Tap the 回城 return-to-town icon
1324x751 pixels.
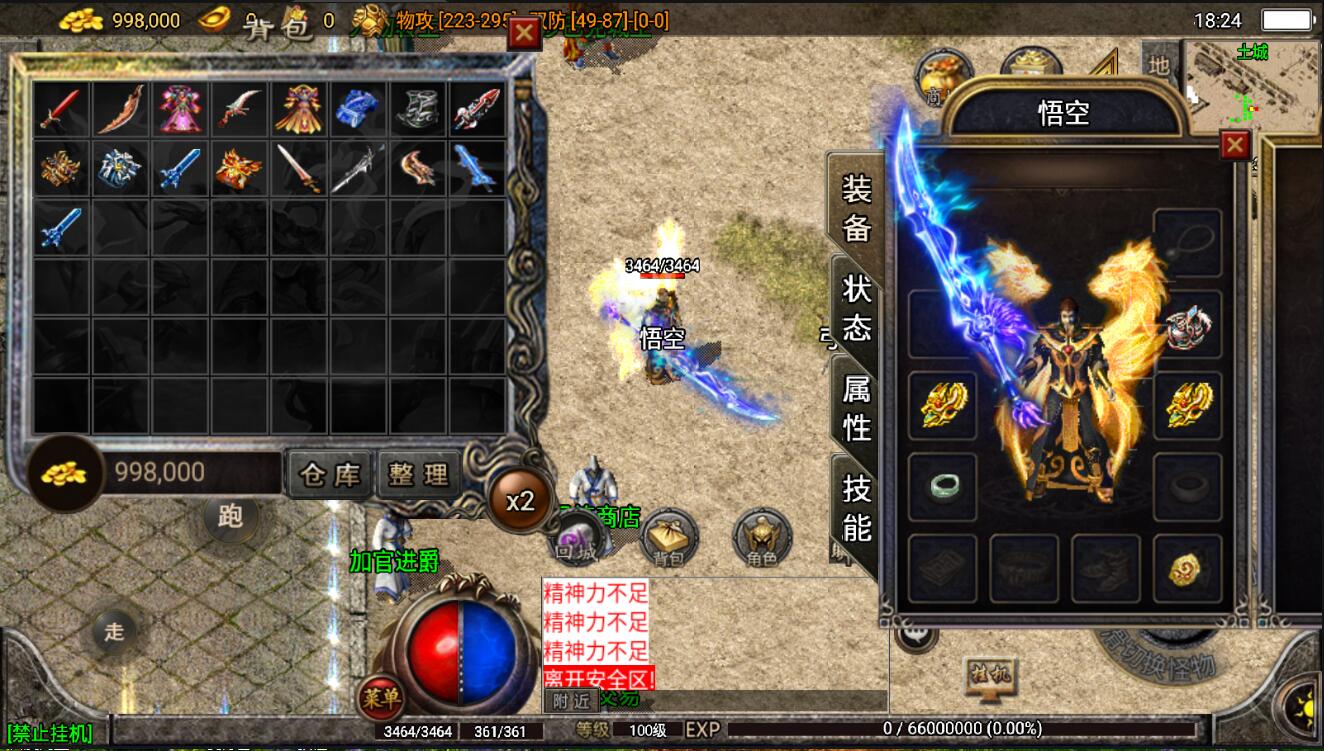(x=577, y=540)
